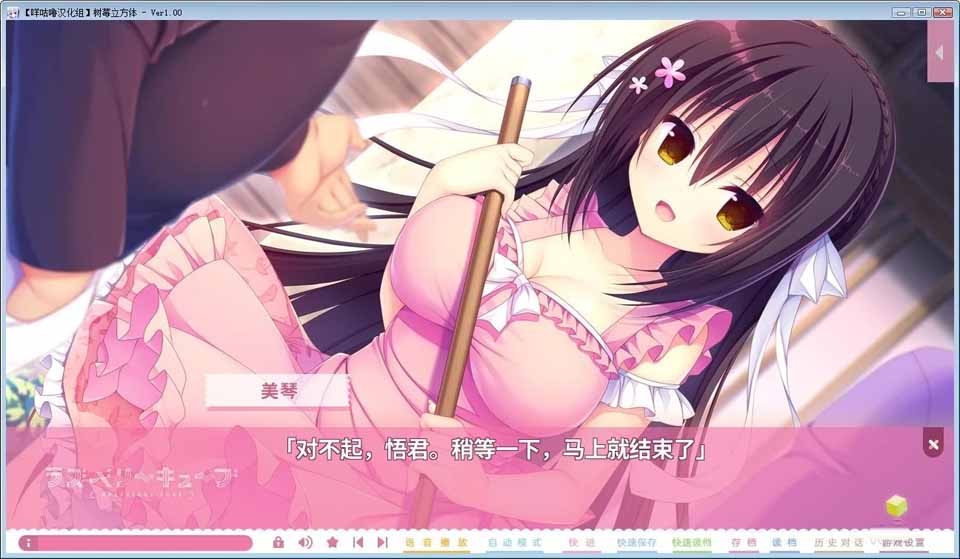Image resolution: width=960 pixels, height=559 pixels.
Task: Activate 快进 fast-forward
Action: [x=576, y=542]
